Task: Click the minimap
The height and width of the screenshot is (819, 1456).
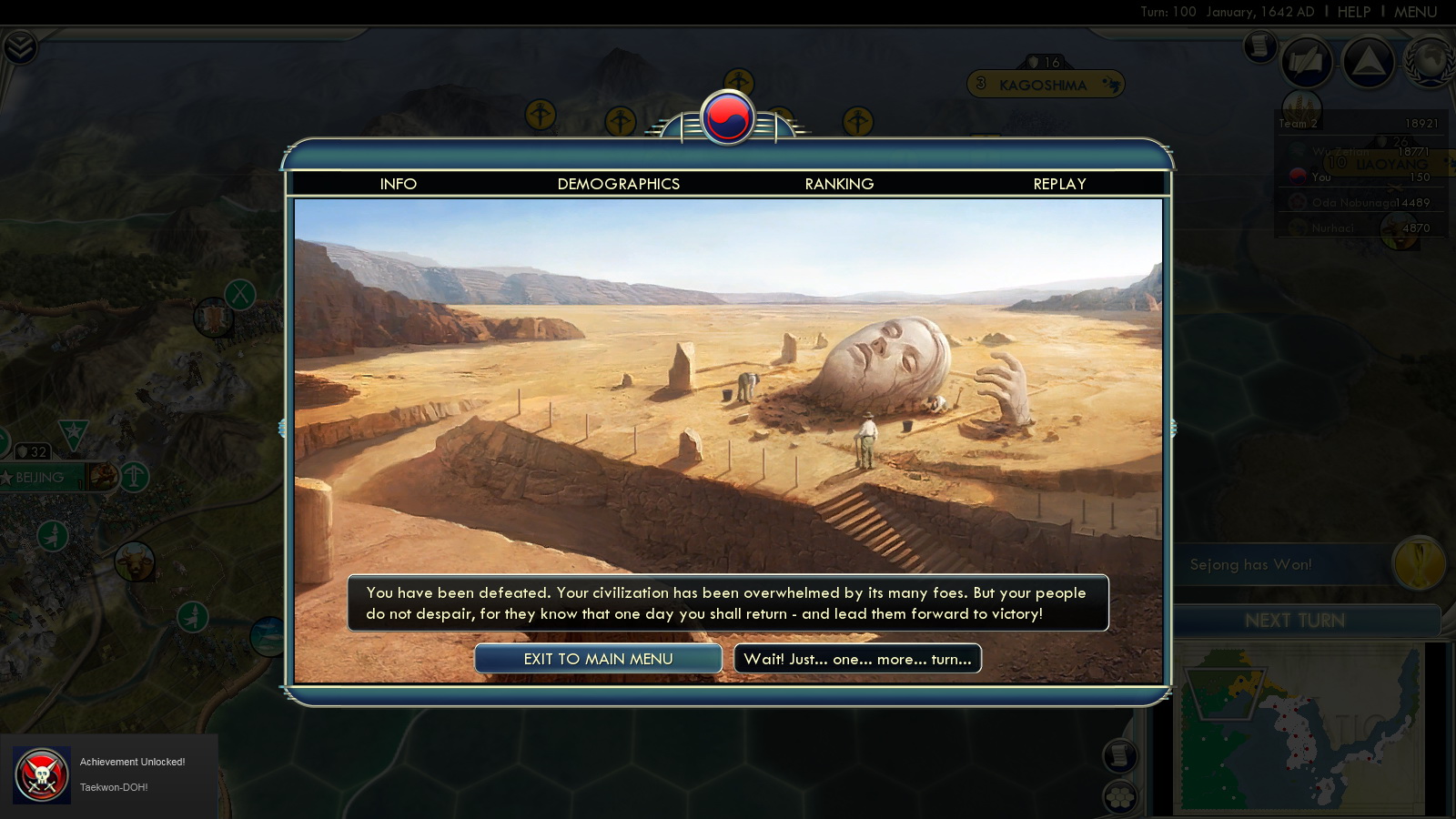Action: click(1301, 728)
